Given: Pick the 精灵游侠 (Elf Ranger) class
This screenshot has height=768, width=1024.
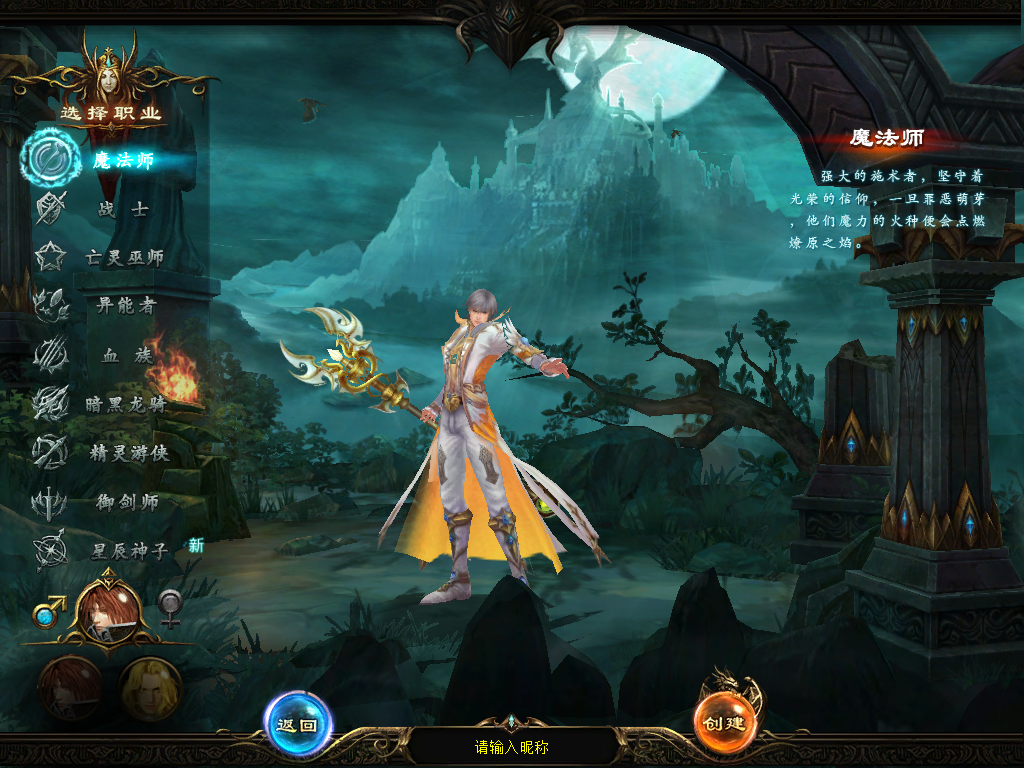Looking at the screenshot, I should [x=126, y=453].
